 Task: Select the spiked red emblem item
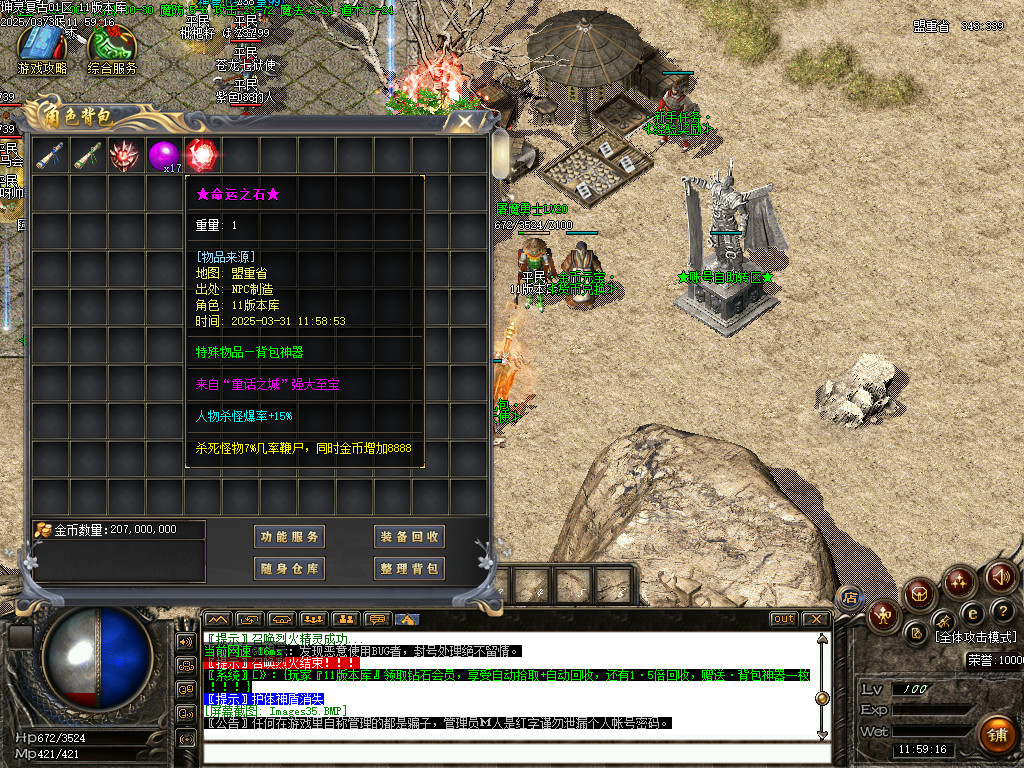point(125,155)
